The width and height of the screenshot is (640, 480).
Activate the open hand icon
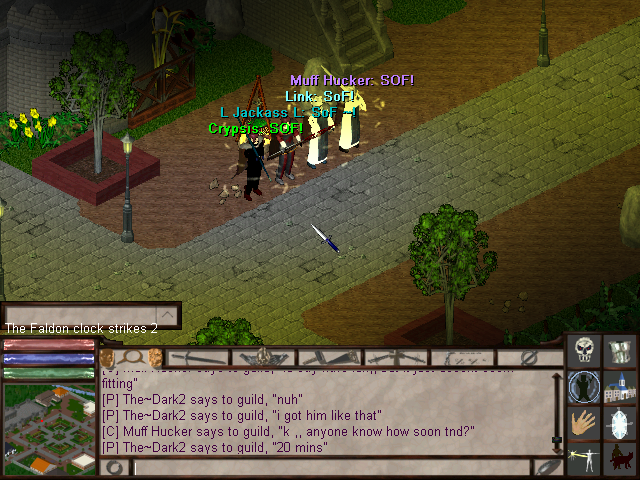click(584, 424)
